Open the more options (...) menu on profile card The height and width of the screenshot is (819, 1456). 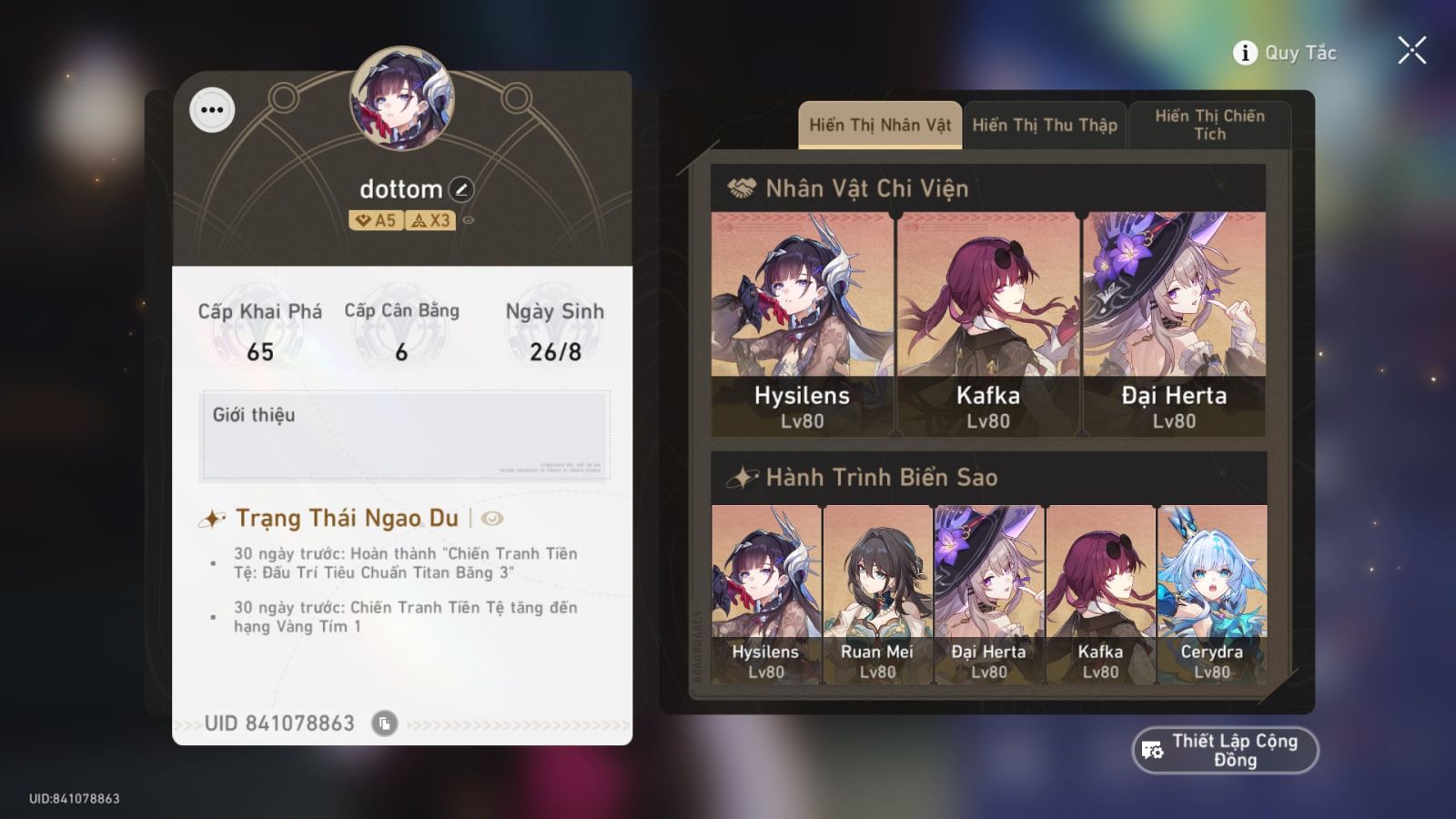click(x=212, y=111)
